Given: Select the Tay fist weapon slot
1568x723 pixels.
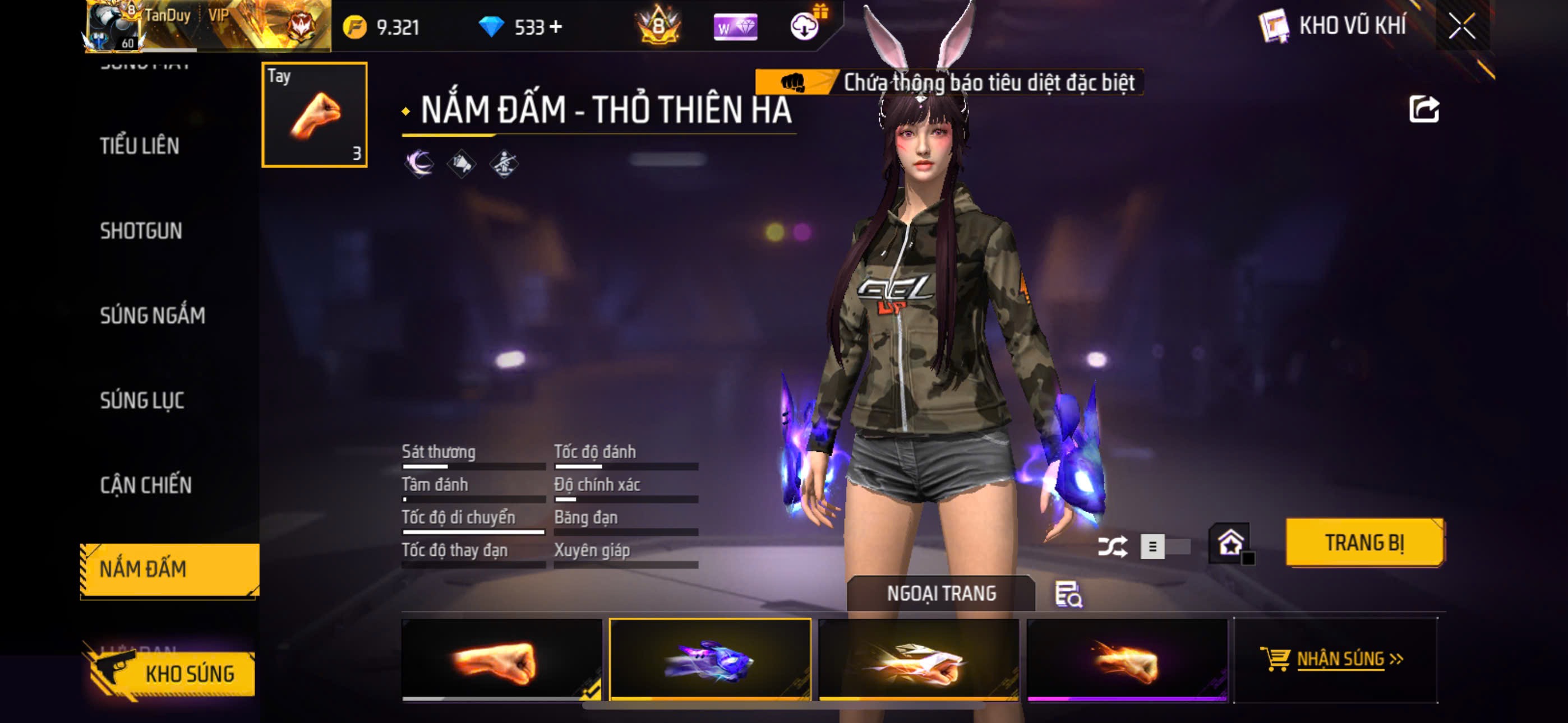Looking at the screenshot, I should [314, 114].
